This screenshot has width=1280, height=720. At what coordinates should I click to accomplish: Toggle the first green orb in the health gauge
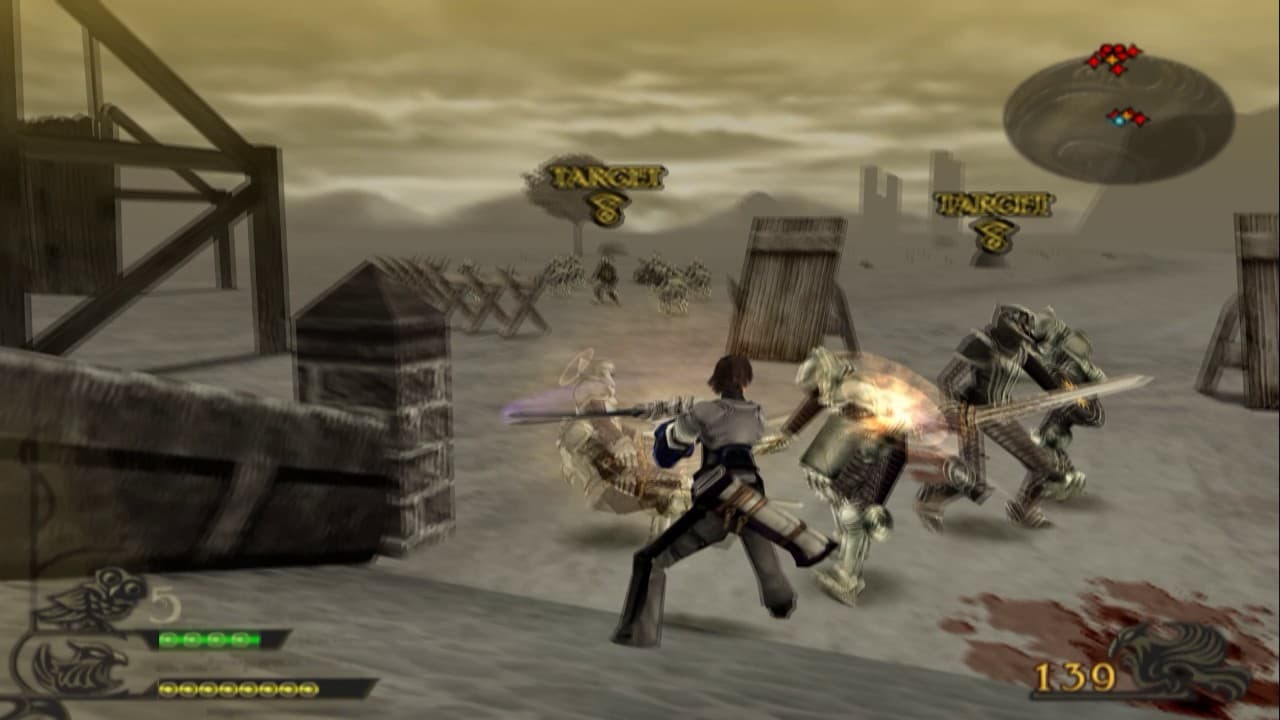167,640
